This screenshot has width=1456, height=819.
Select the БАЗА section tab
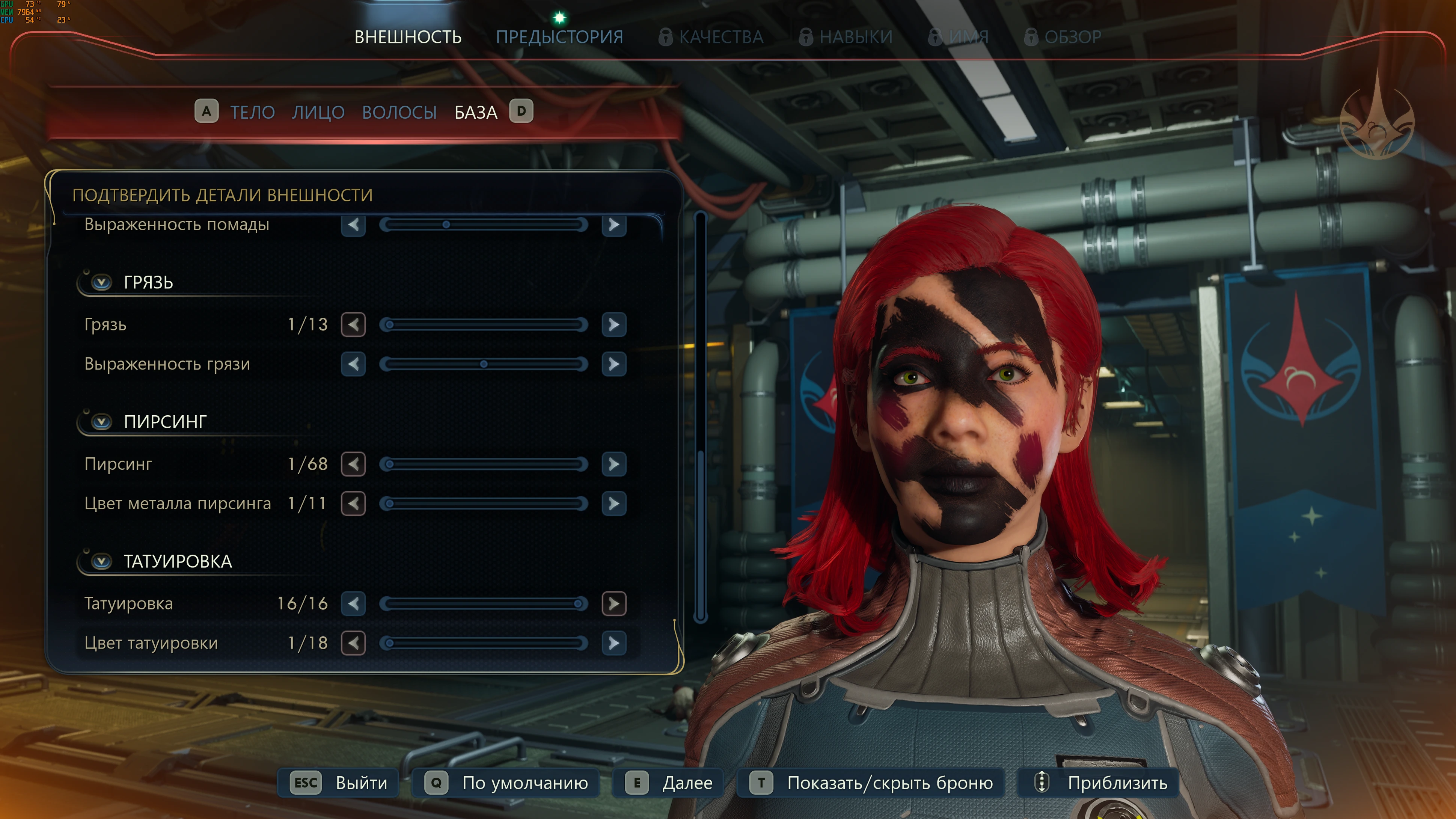click(476, 112)
